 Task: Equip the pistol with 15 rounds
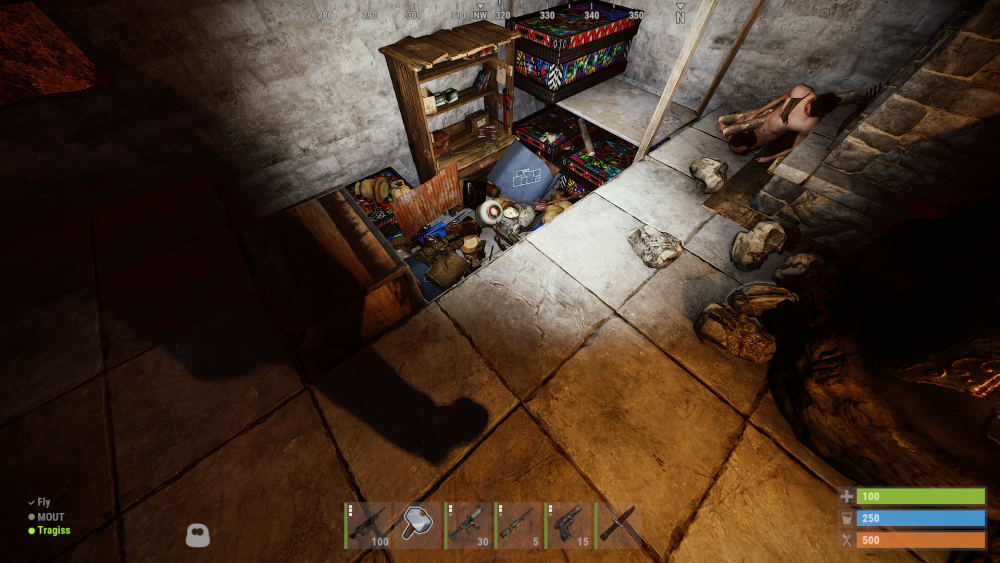click(x=568, y=525)
